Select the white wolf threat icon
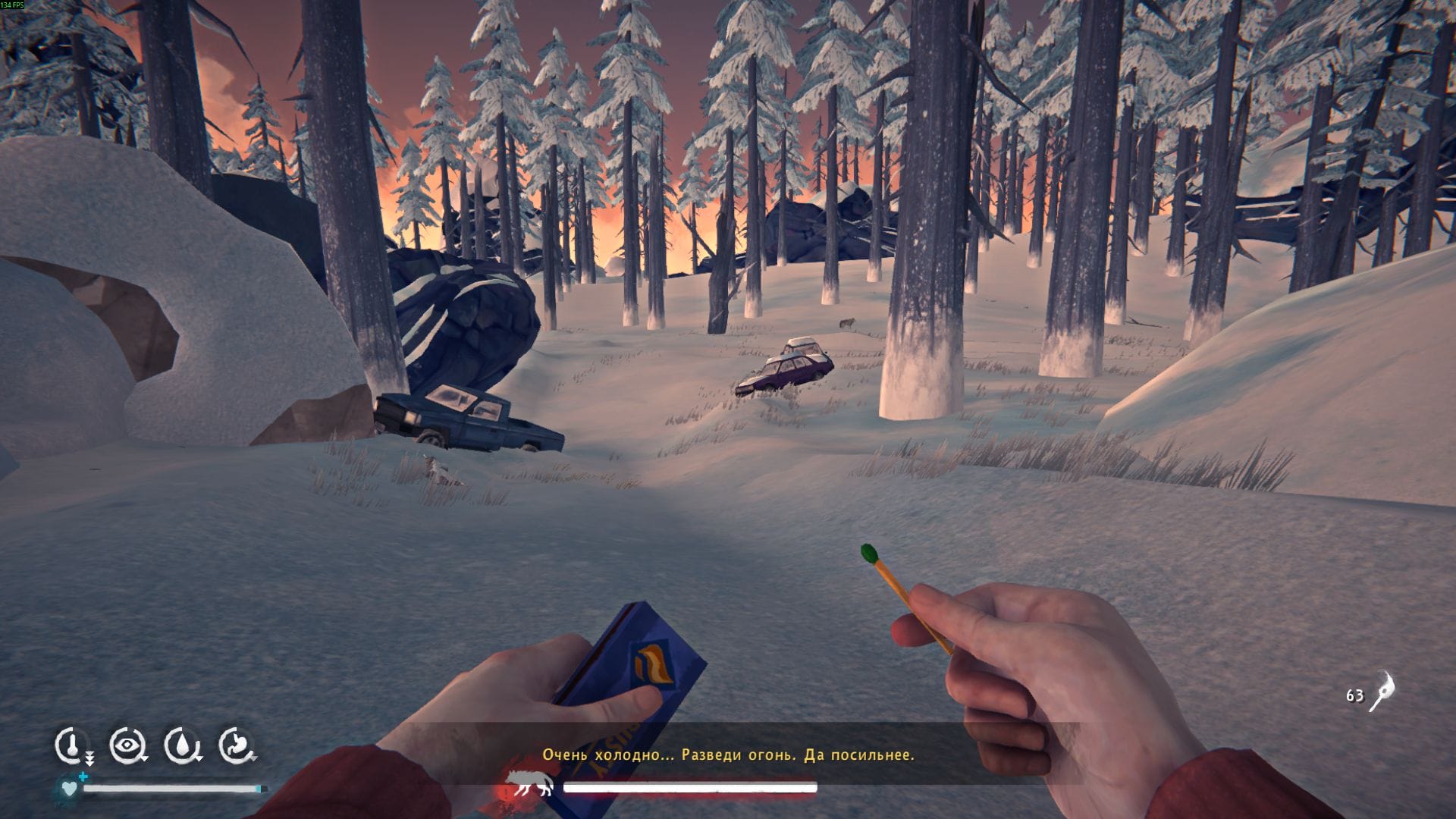 (530, 786)
